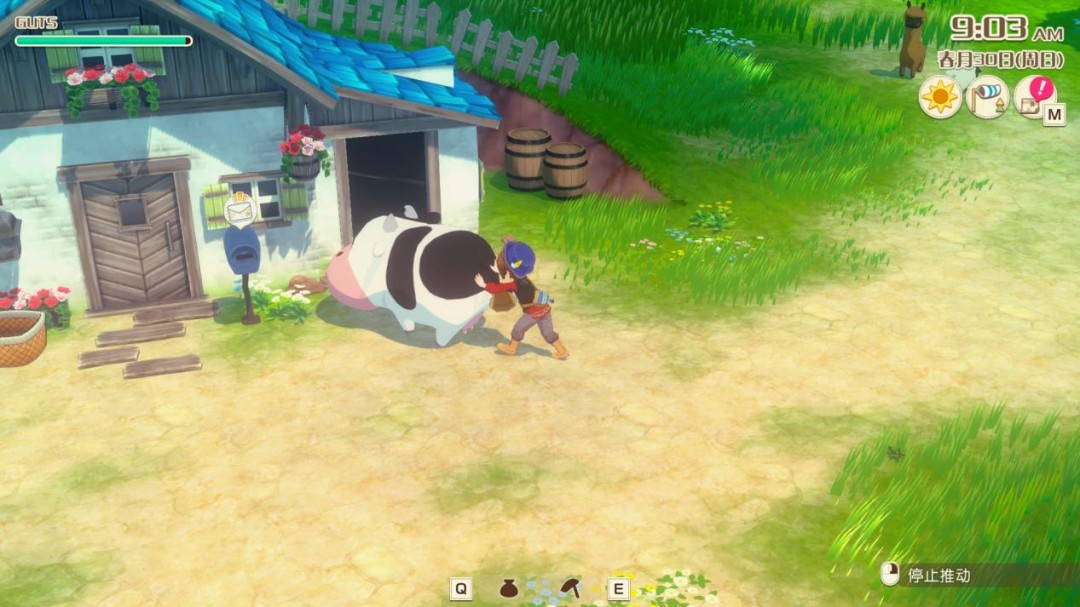Viewport: 1080px width, 607px height.
Task: Select the seed bag icon in hotbar
Action: [508, 588]
